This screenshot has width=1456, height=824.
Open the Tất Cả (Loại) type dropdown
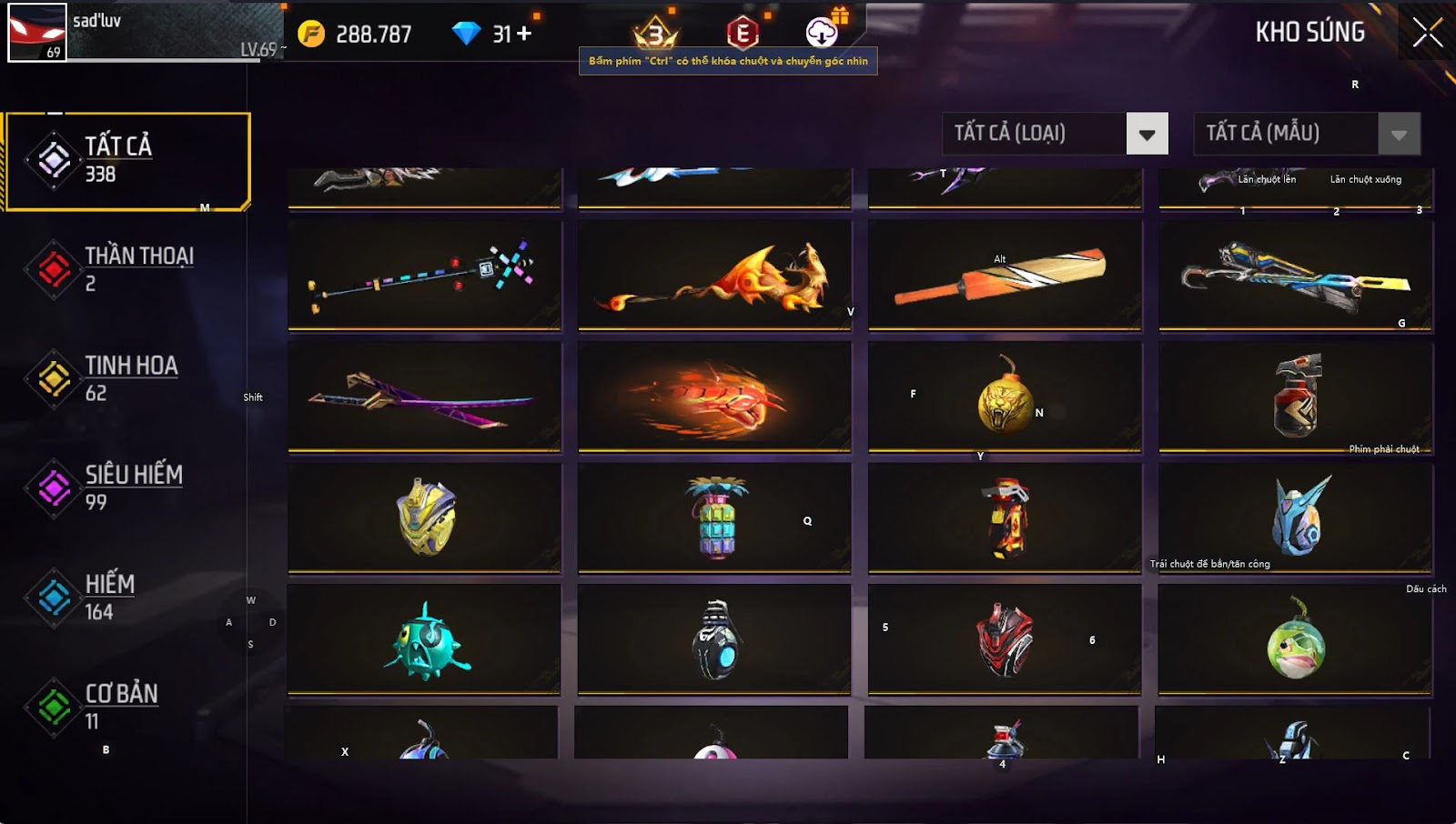click(1147, 134)
